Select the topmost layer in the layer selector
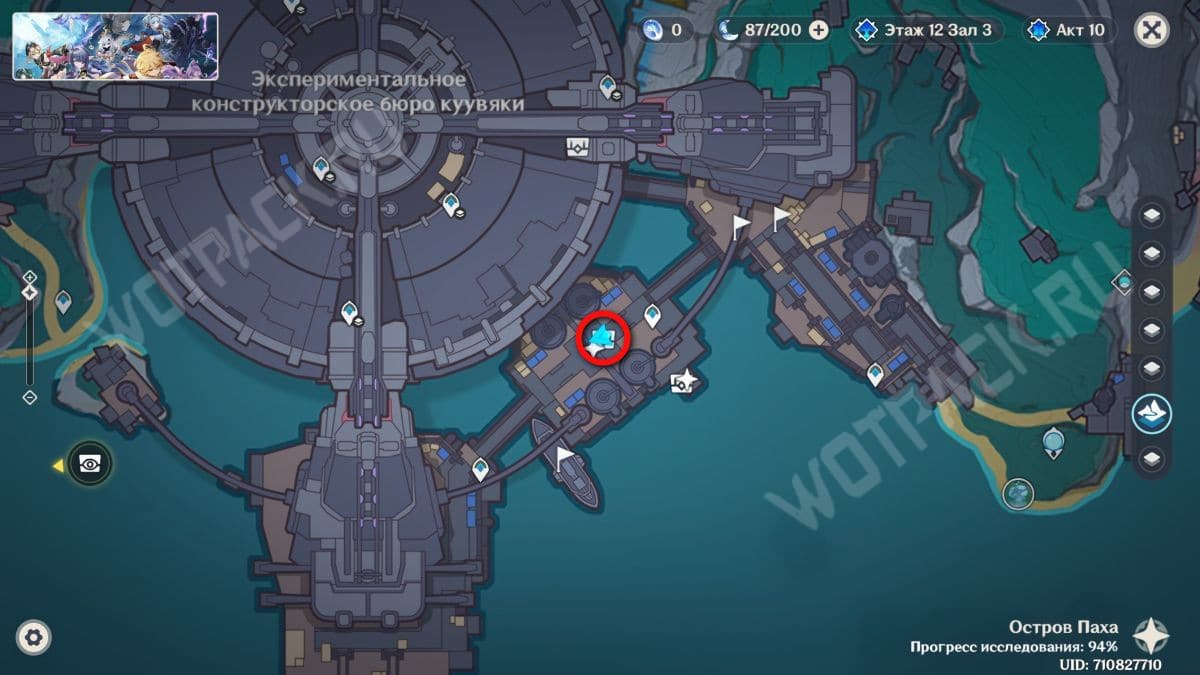 tap(1152, 215)
